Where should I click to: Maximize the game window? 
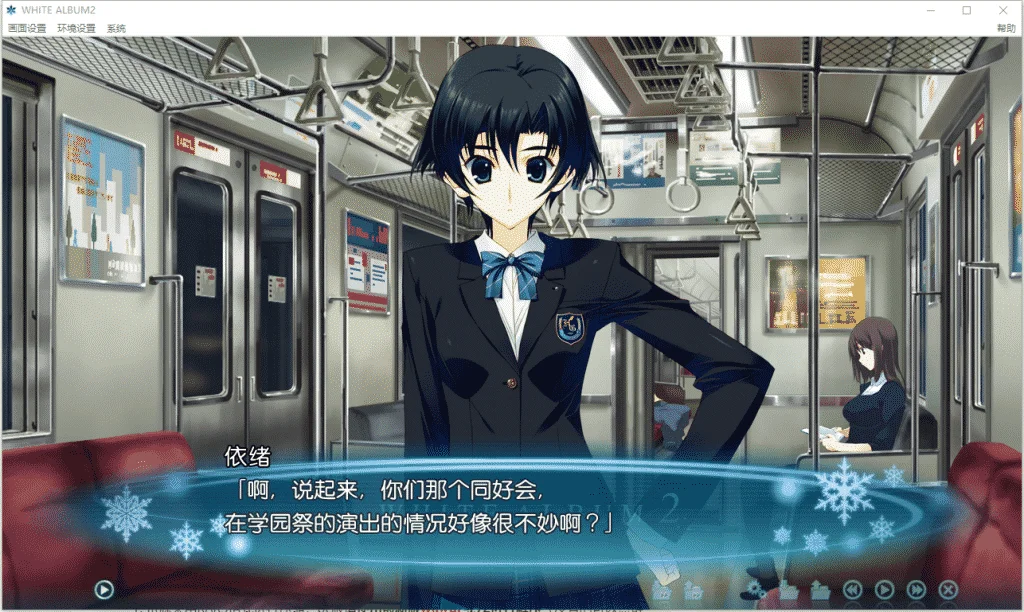(x=966, y=10)
